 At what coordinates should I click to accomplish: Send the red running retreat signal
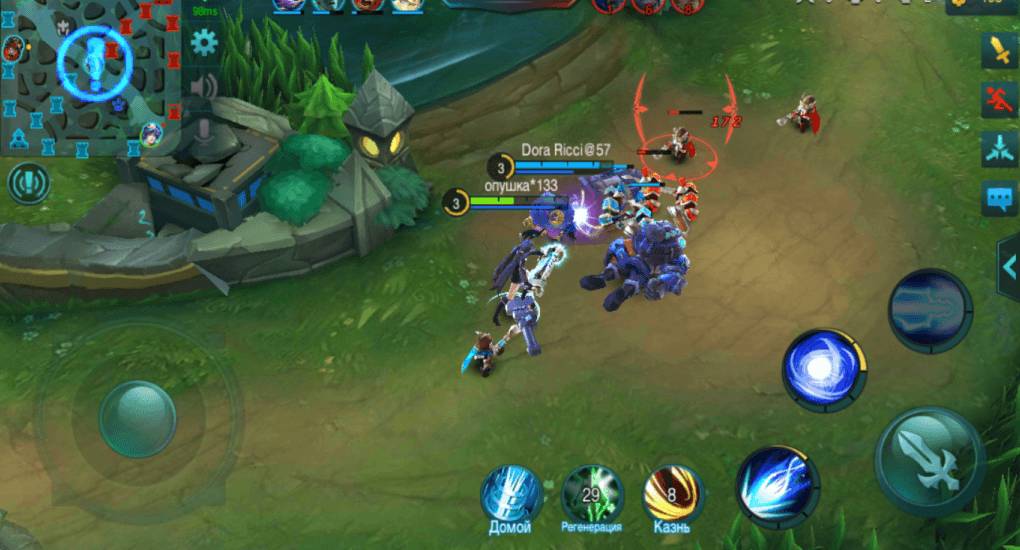pos(999,99)
